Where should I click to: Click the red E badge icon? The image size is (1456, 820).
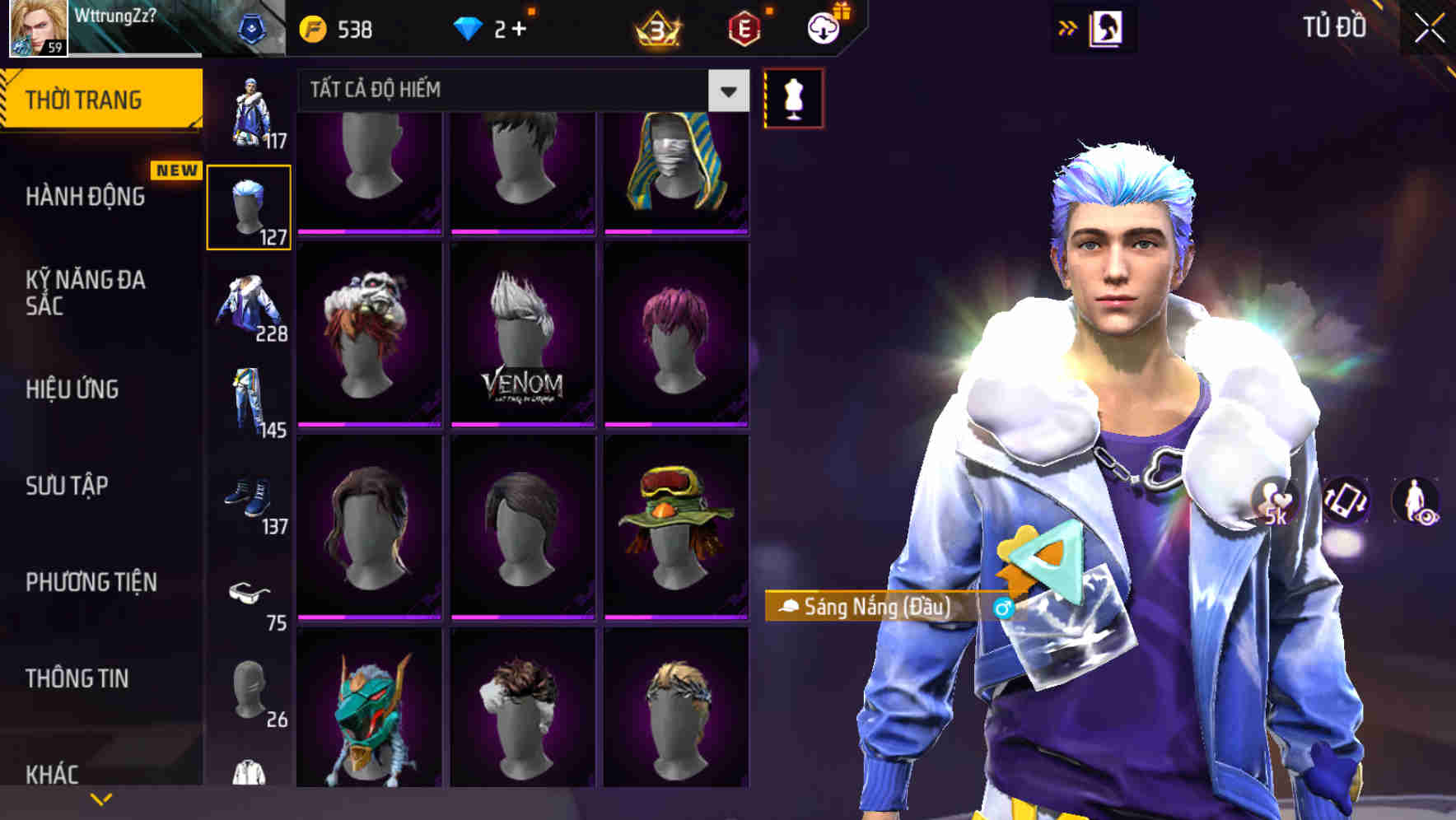point(745,29)
